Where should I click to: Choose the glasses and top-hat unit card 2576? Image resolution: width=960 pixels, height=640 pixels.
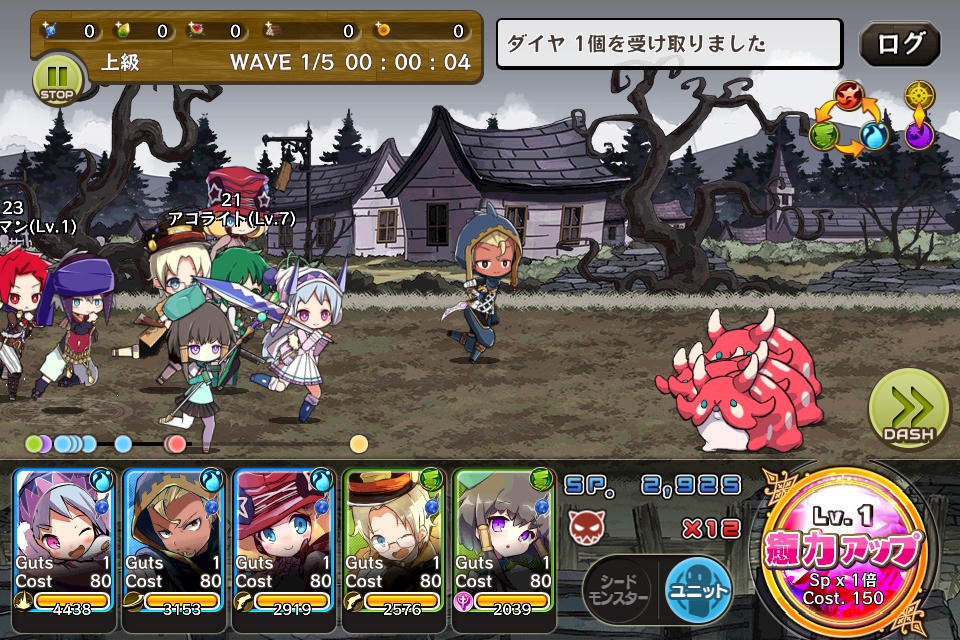pos(394,548)
